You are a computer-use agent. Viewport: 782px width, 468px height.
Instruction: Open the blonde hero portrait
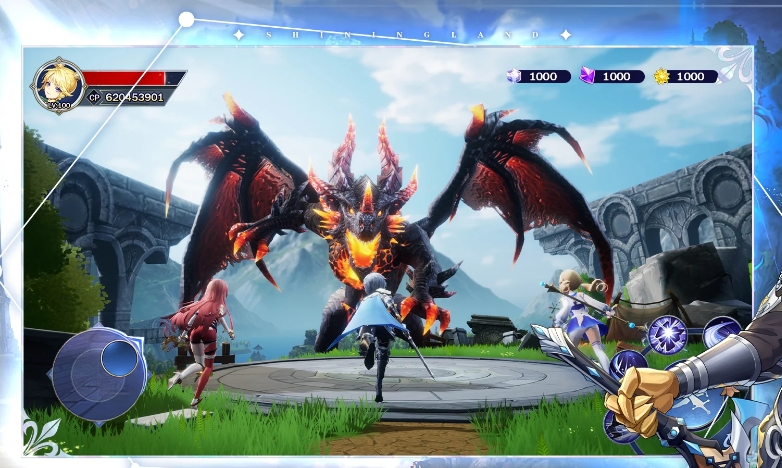57,84
